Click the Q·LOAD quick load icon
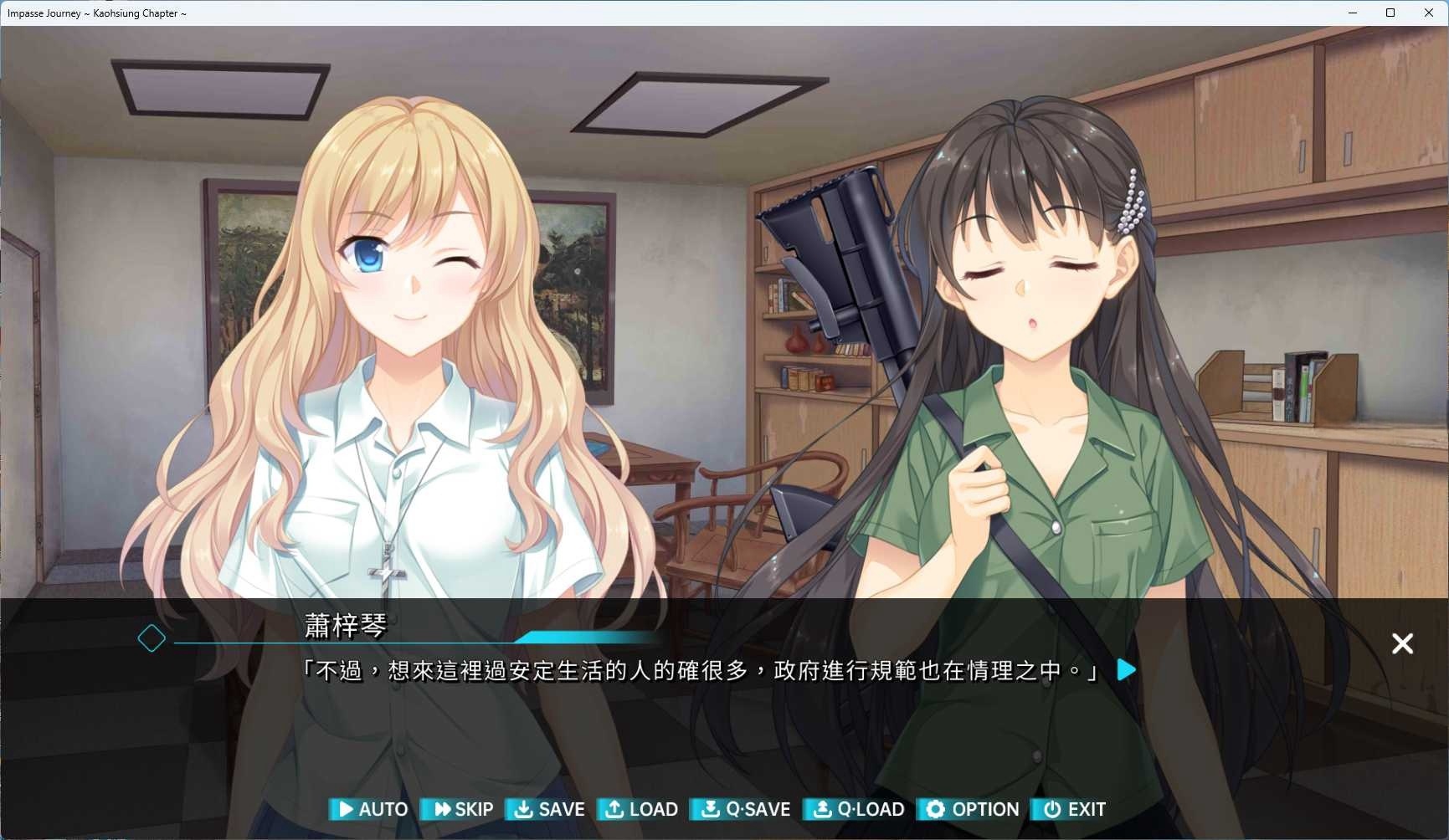Viewport: 1449px width, 840px height. click(x=823, y=809)
